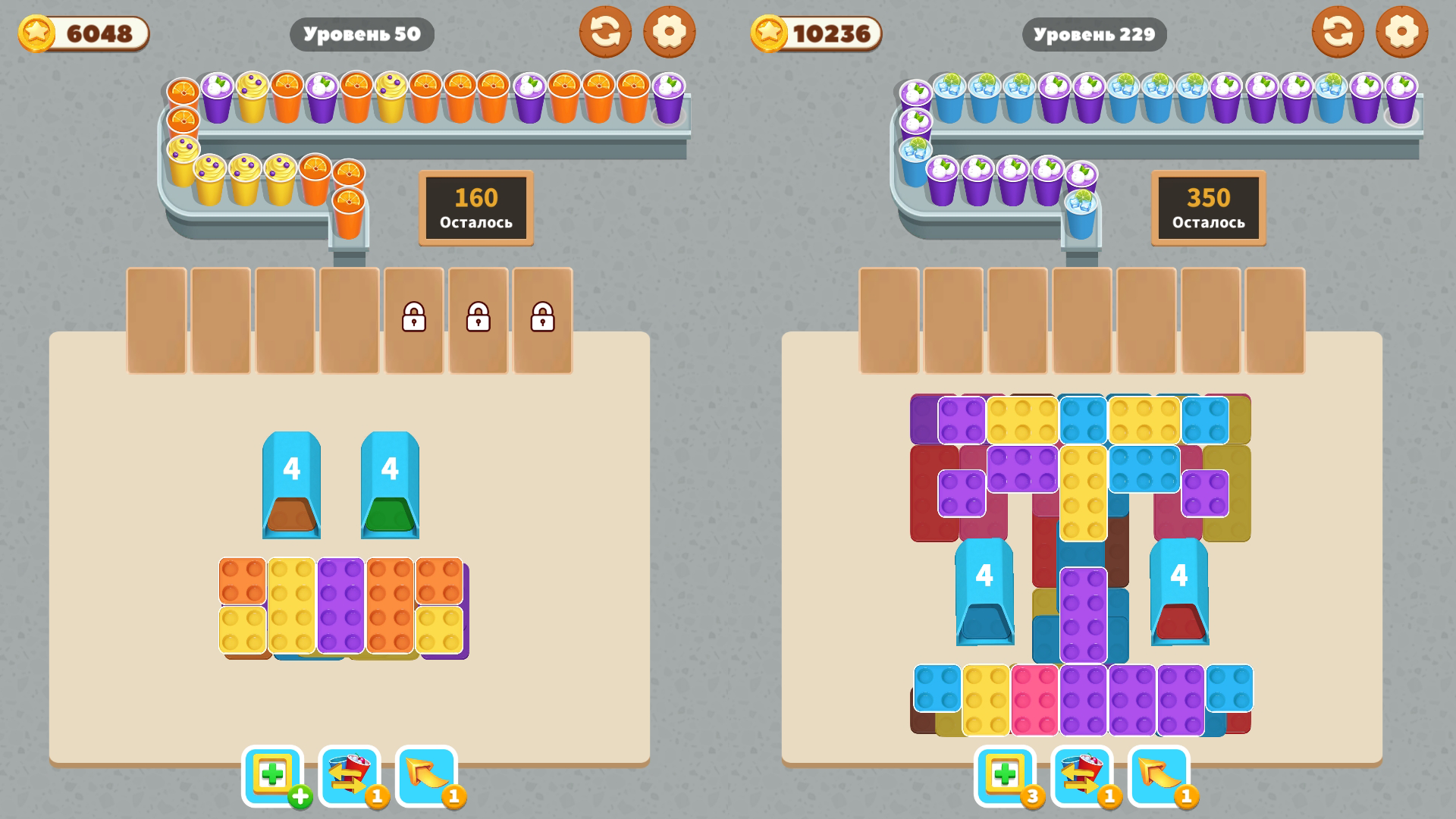The width and height of the screenshot is (1456, 819).
Task: Open the 6048 coin counter
Action: 82,33
